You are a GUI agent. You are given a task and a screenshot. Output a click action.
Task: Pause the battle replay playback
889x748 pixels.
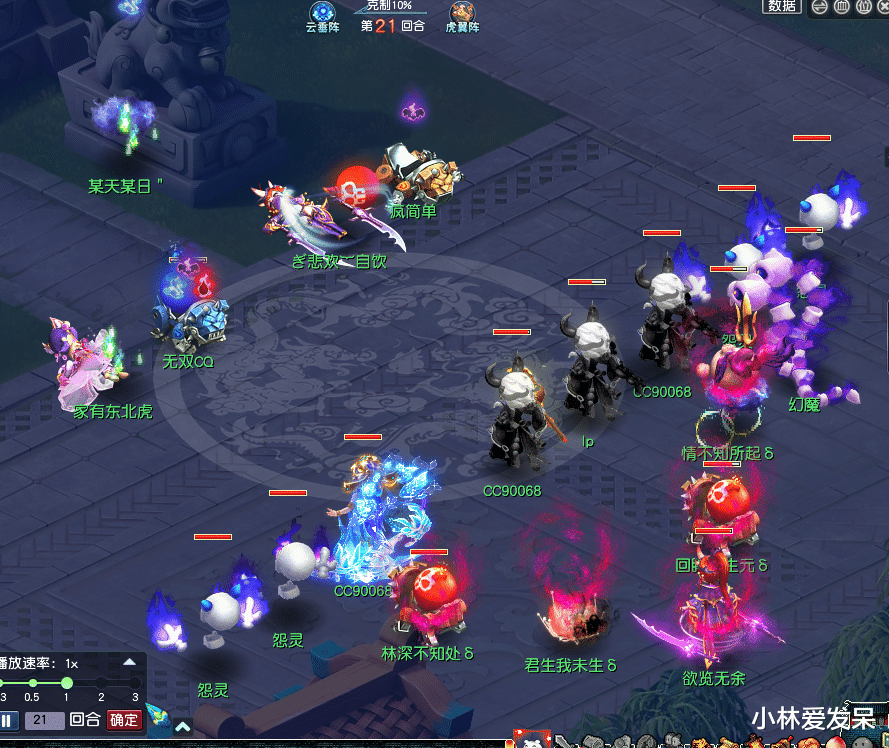point(8,720)
